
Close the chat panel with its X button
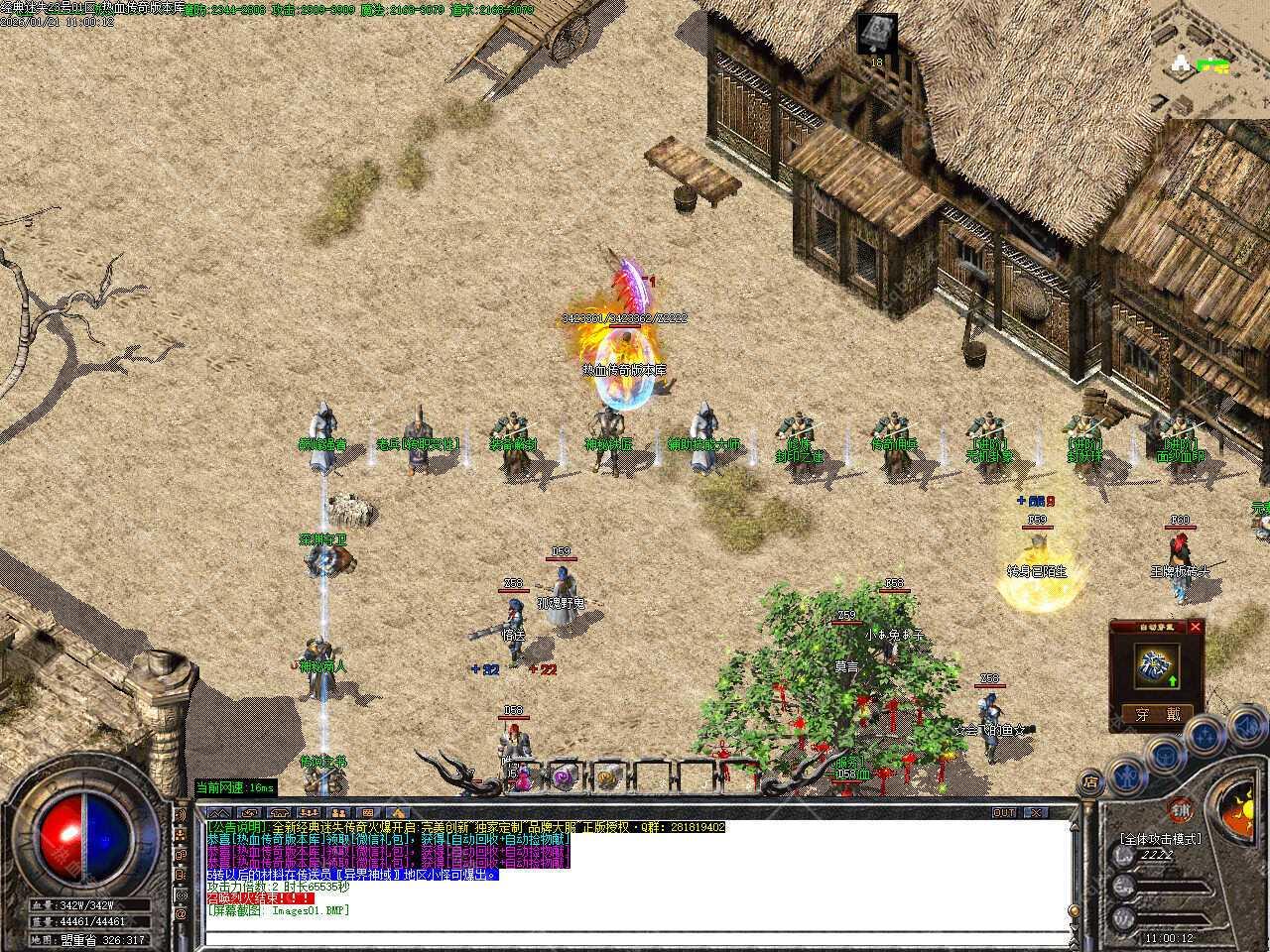[1035, 812]
